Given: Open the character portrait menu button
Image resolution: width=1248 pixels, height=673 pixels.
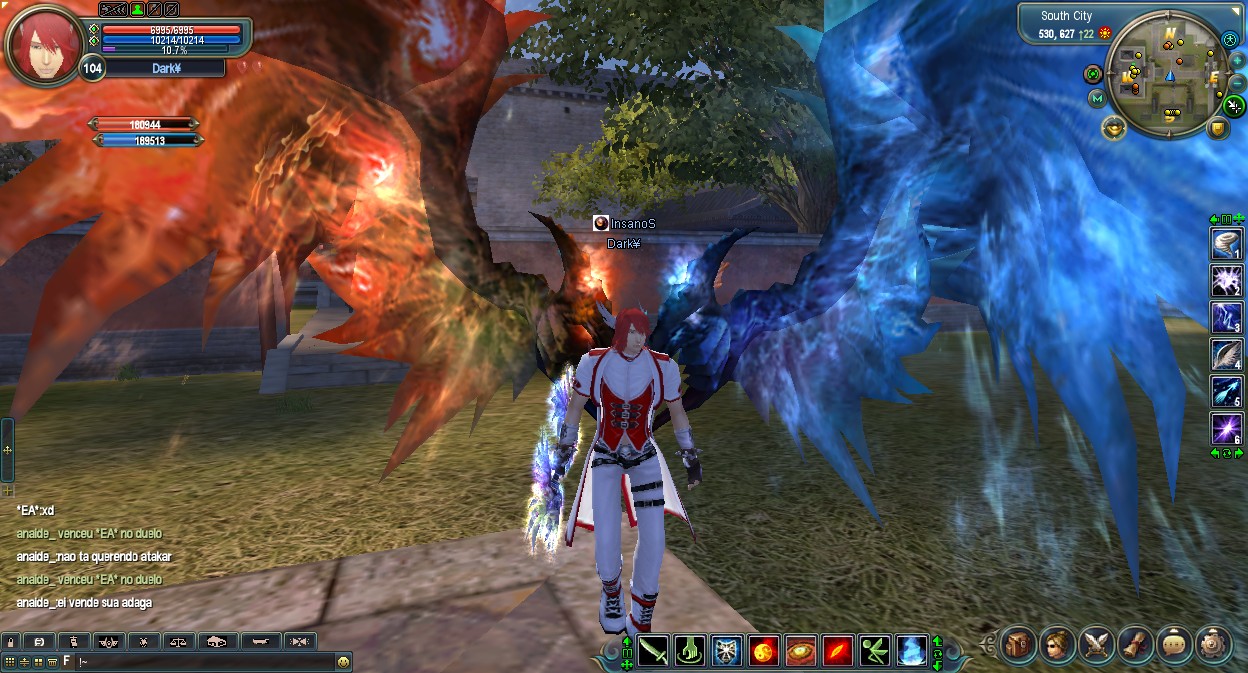Looking at the screenshot, I should (1057, 643).
